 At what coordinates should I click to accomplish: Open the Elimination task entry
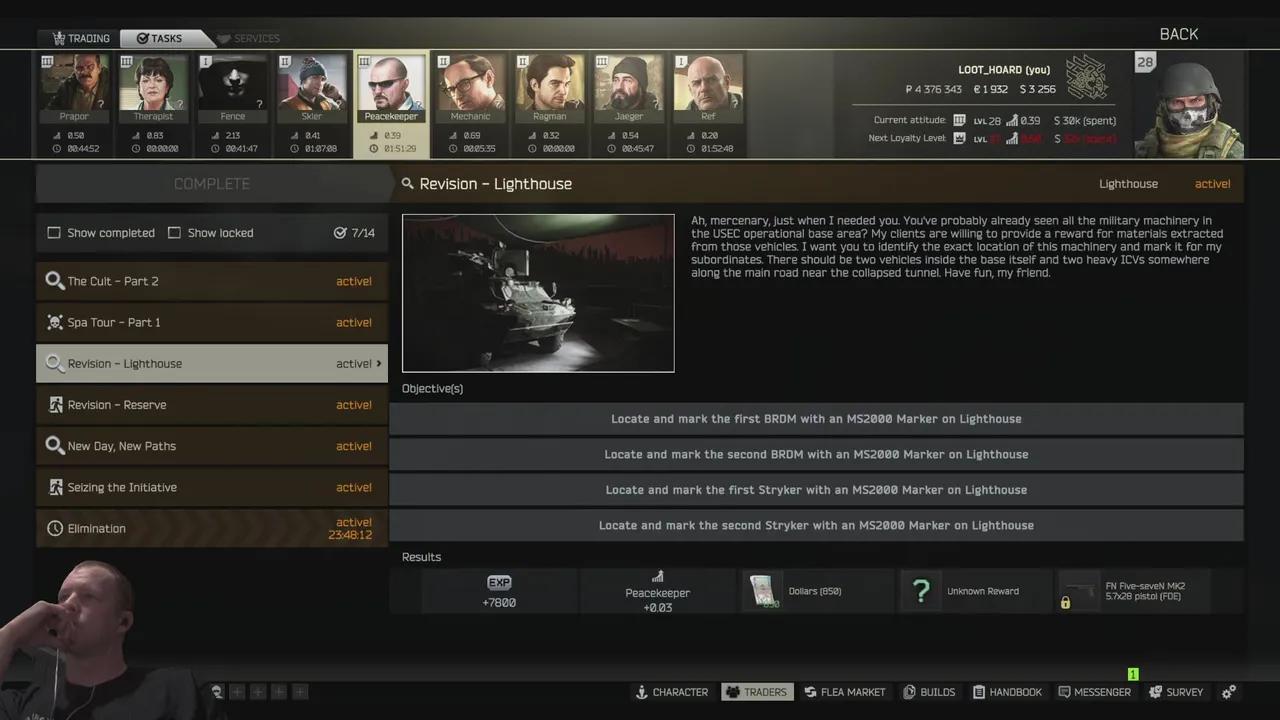[x=211, y=528]
